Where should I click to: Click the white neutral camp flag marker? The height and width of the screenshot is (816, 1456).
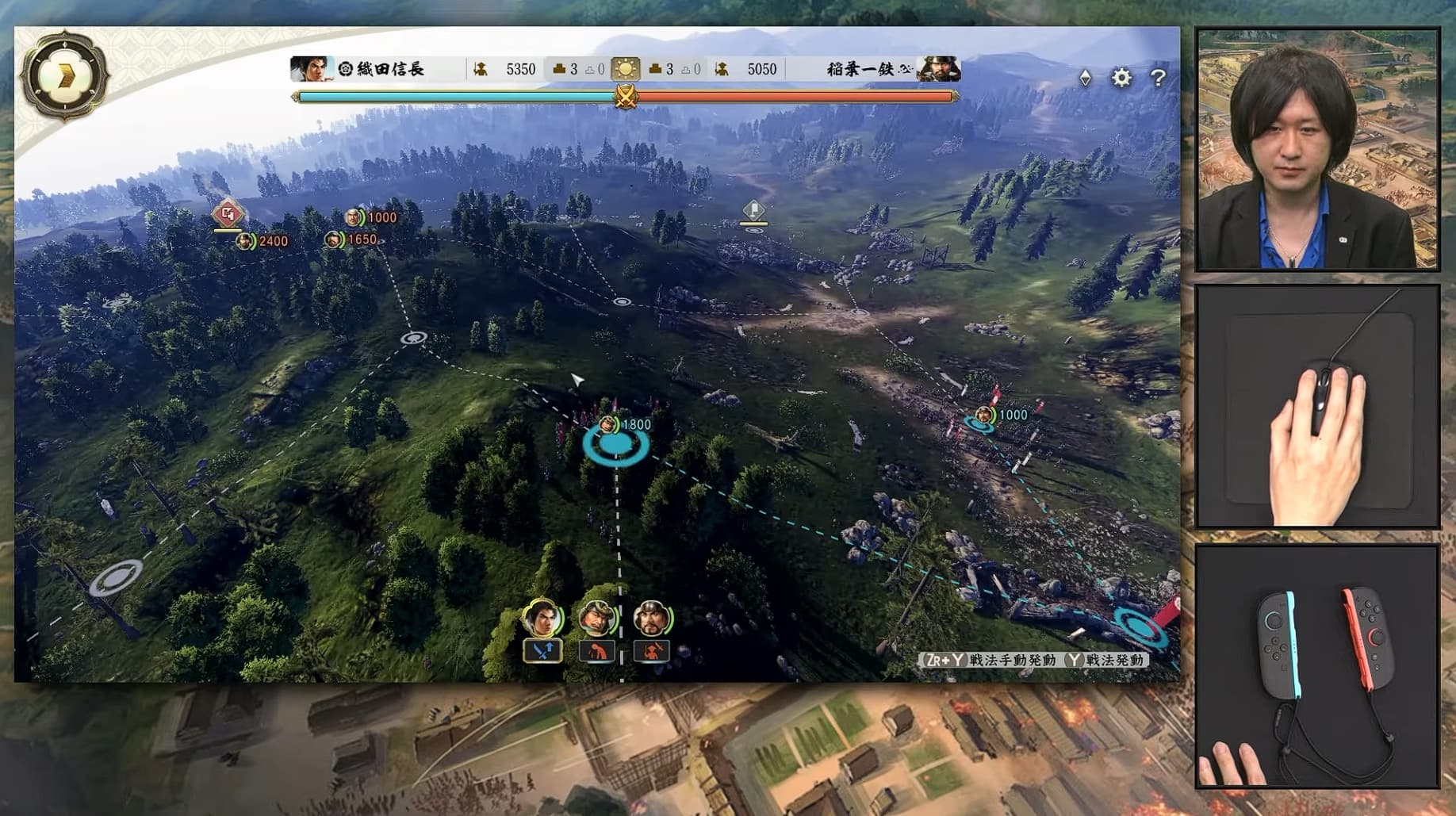[753, 210]
